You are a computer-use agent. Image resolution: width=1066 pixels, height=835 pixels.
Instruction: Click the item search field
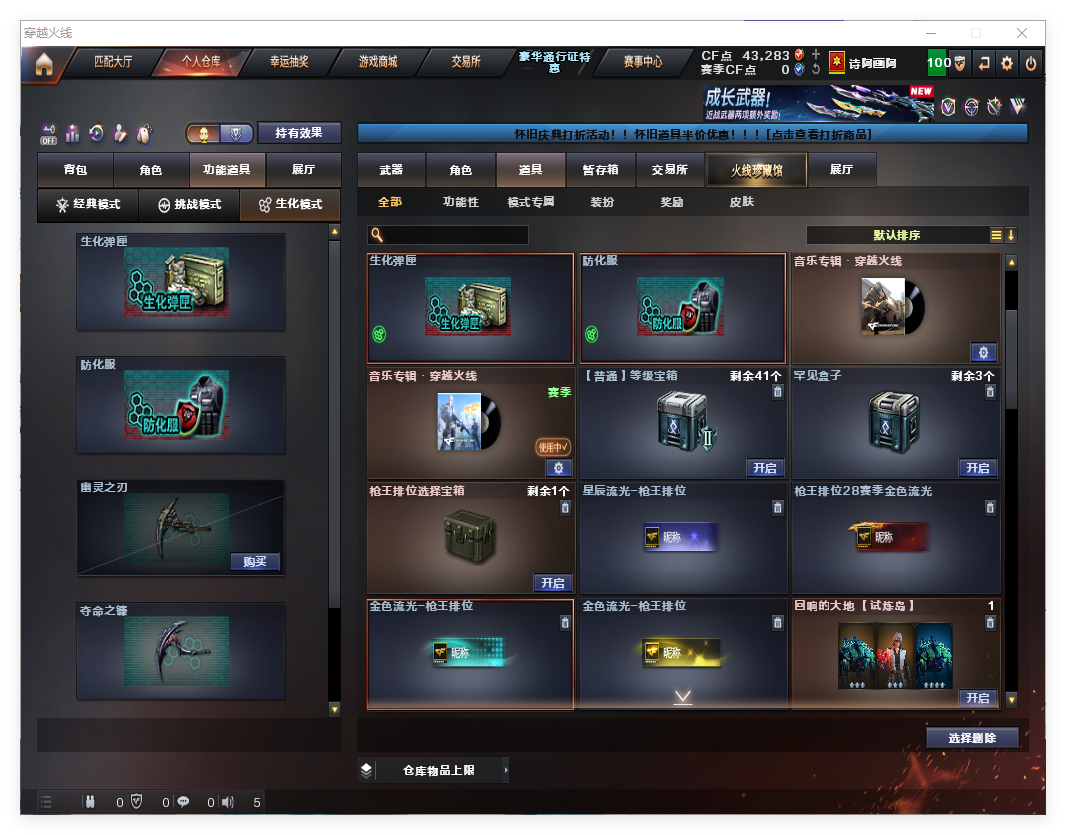click(x=455, y=235)
